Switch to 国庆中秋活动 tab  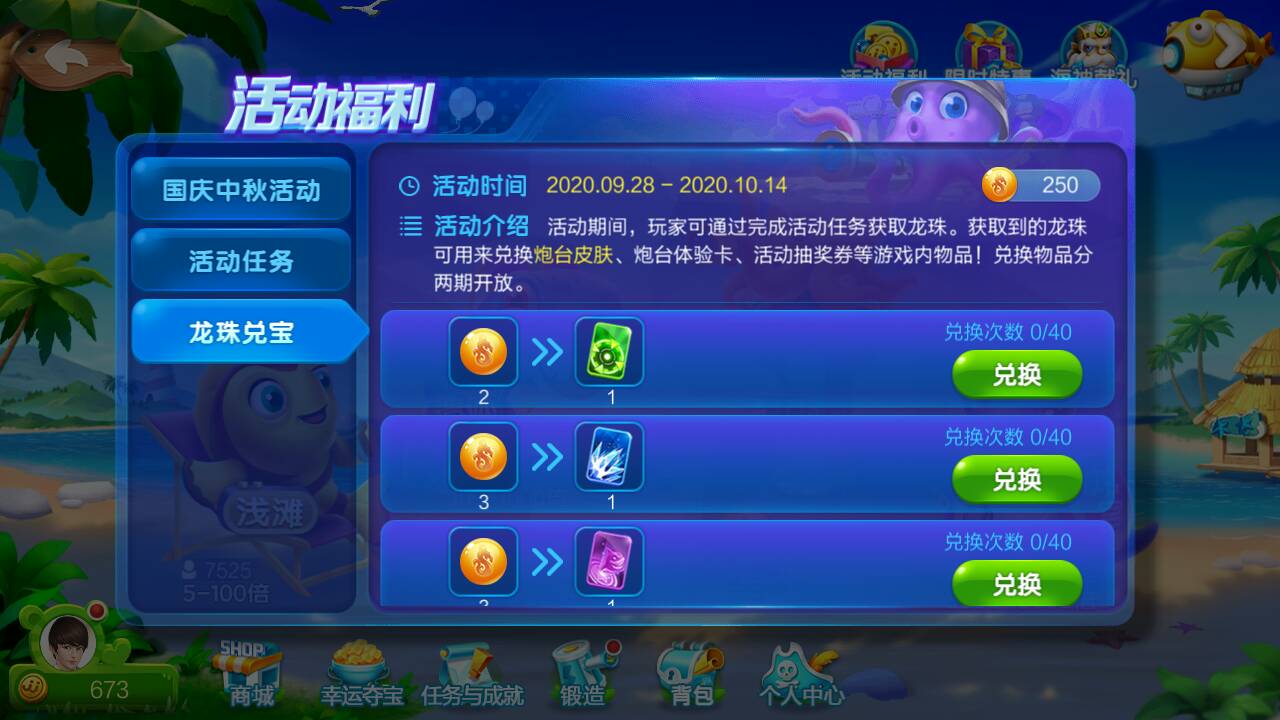[x=241, y=188]
